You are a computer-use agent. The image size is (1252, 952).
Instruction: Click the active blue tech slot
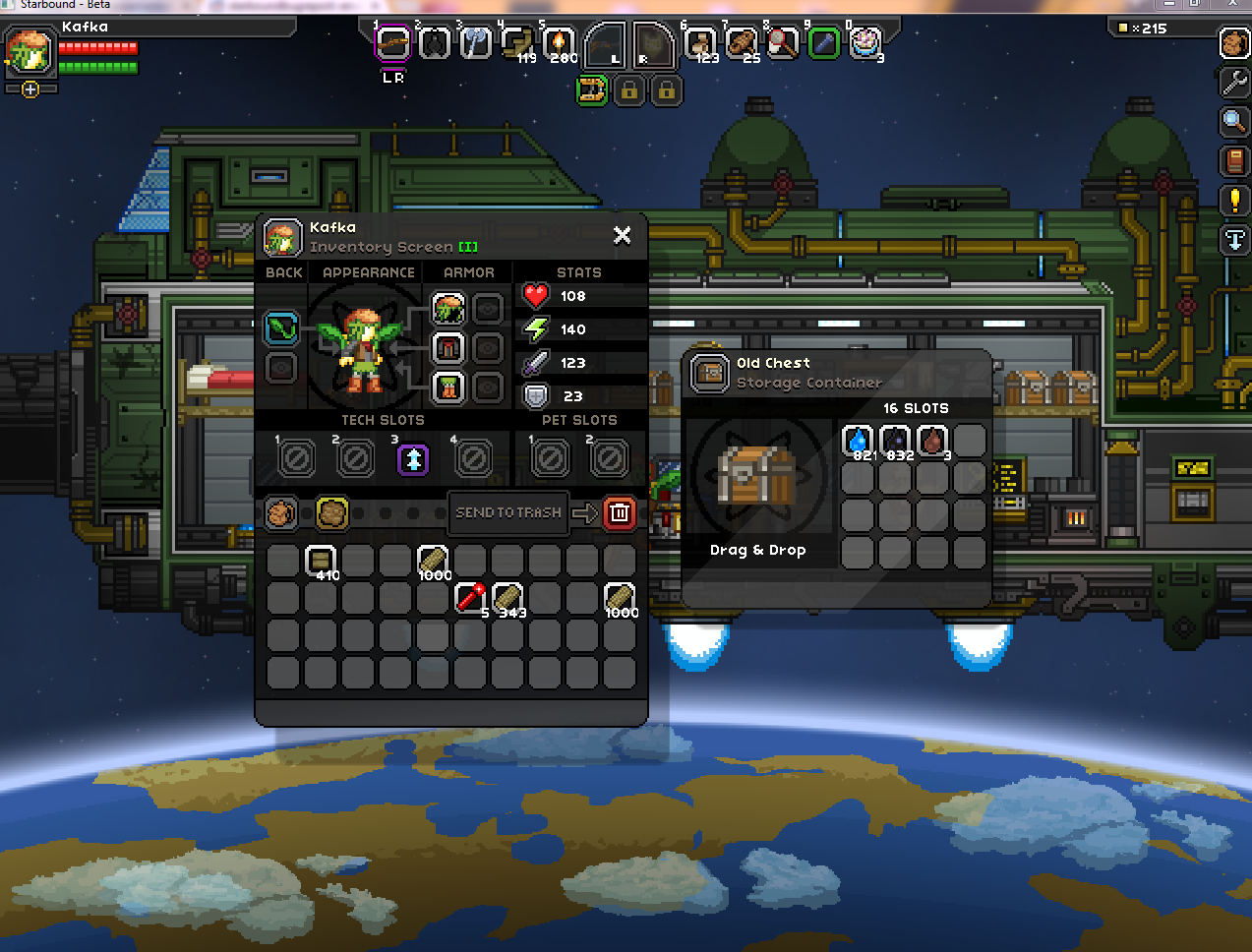413,458
